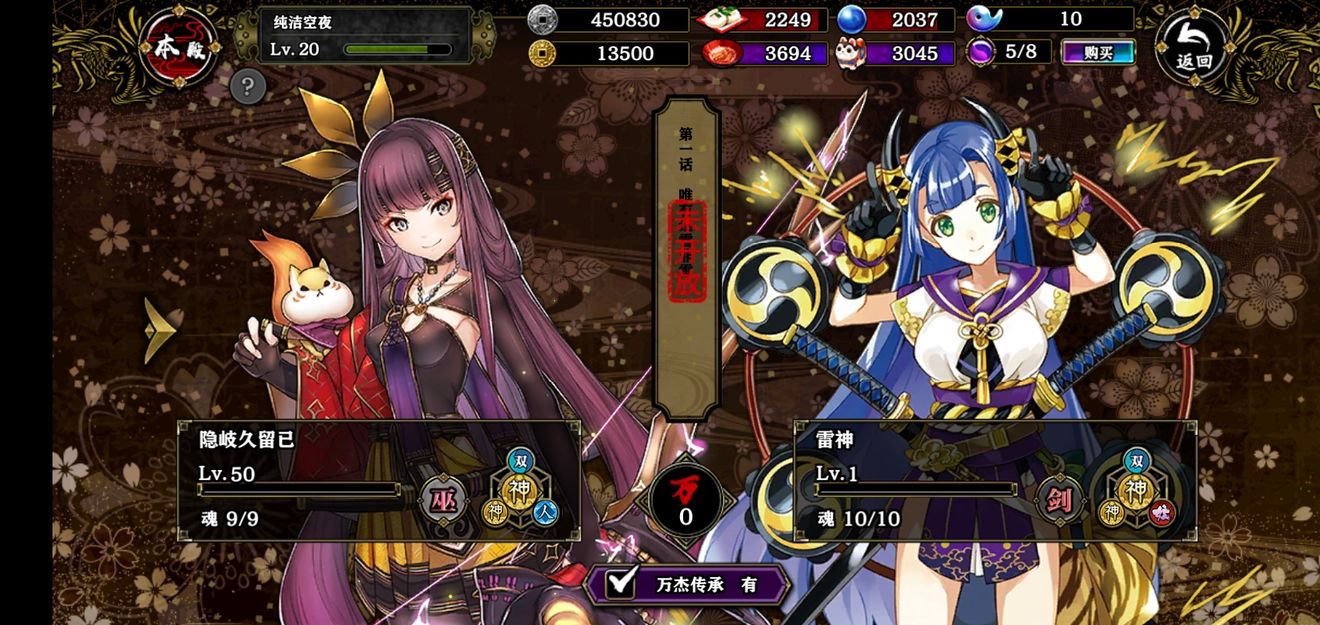Go back with the 返回 button
Screen dimensions: 1320x625
pos(1194,48)
